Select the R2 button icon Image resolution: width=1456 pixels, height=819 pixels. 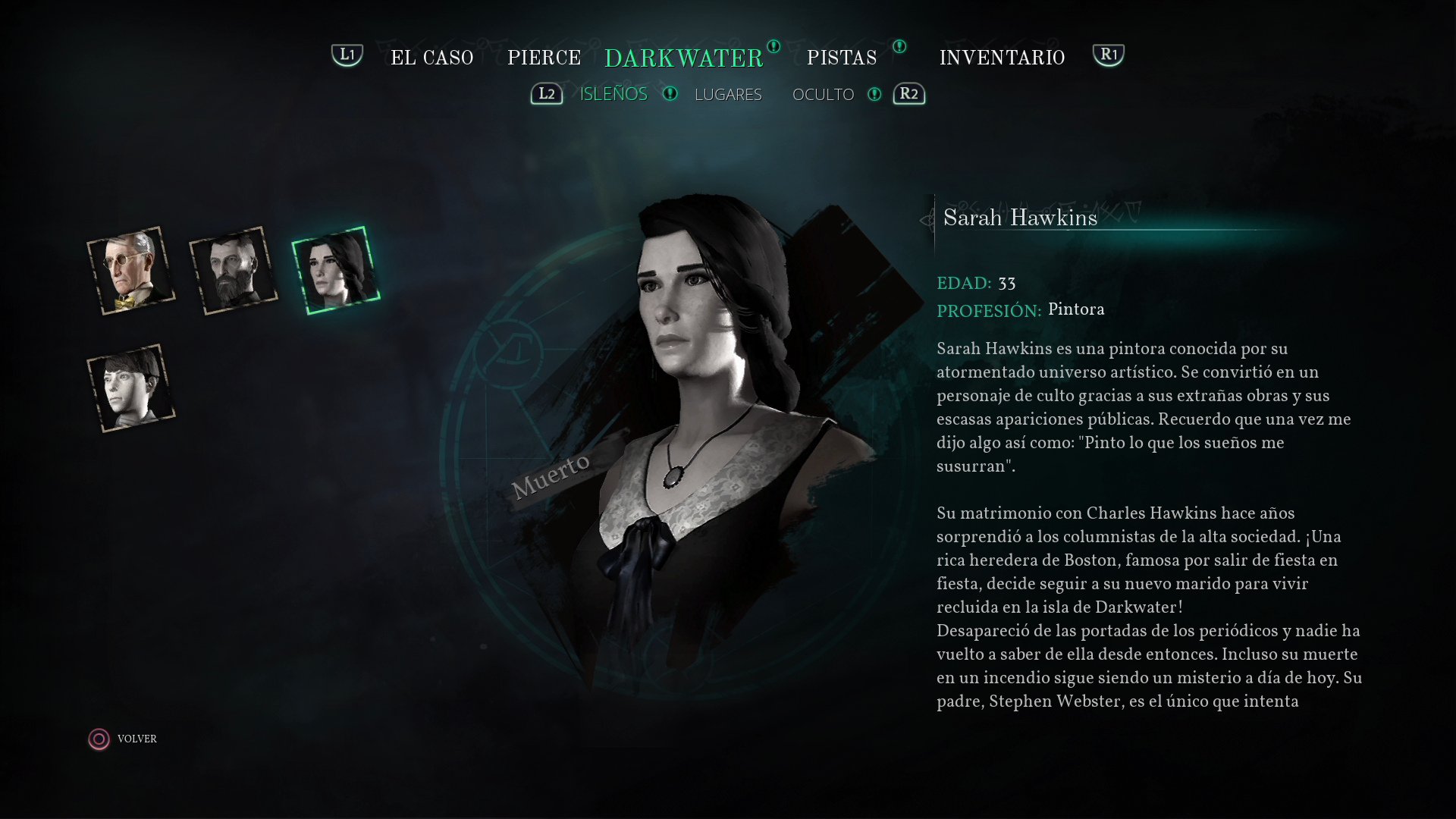click(x=909, y=94)
